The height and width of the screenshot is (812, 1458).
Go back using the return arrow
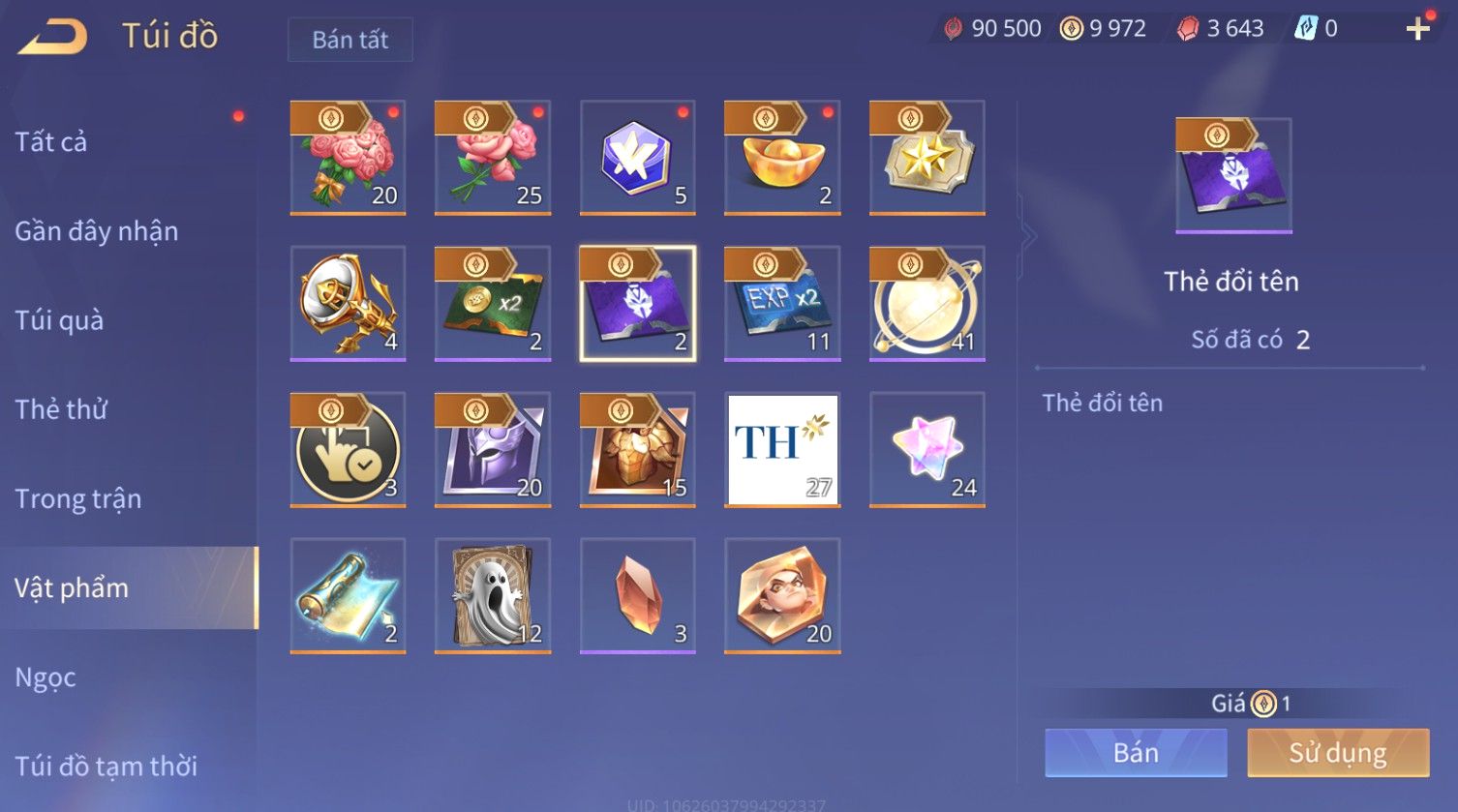click(53, 37)
